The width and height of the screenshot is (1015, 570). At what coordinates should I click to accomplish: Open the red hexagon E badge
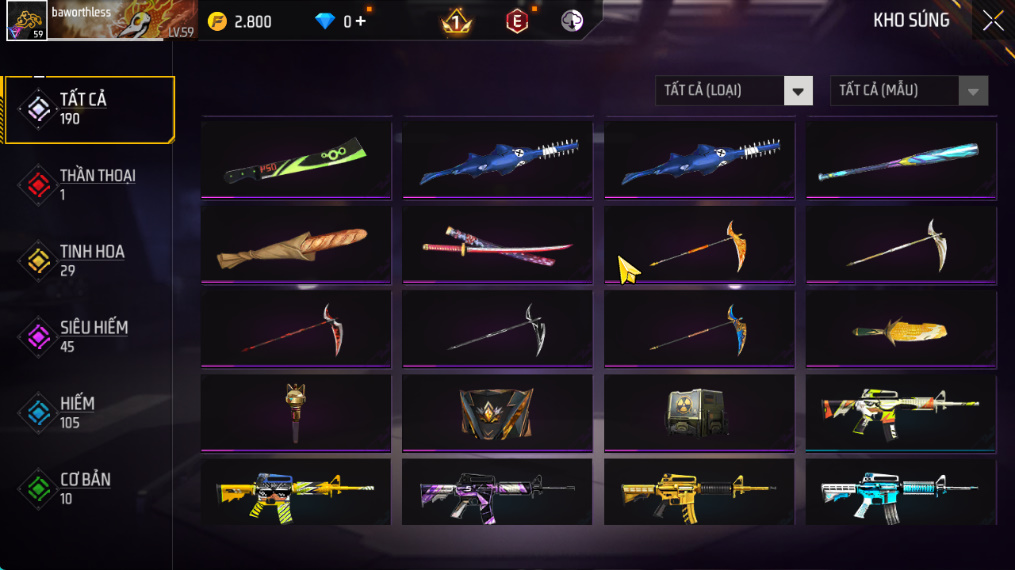pyautogui.click(x=516, y=21)
